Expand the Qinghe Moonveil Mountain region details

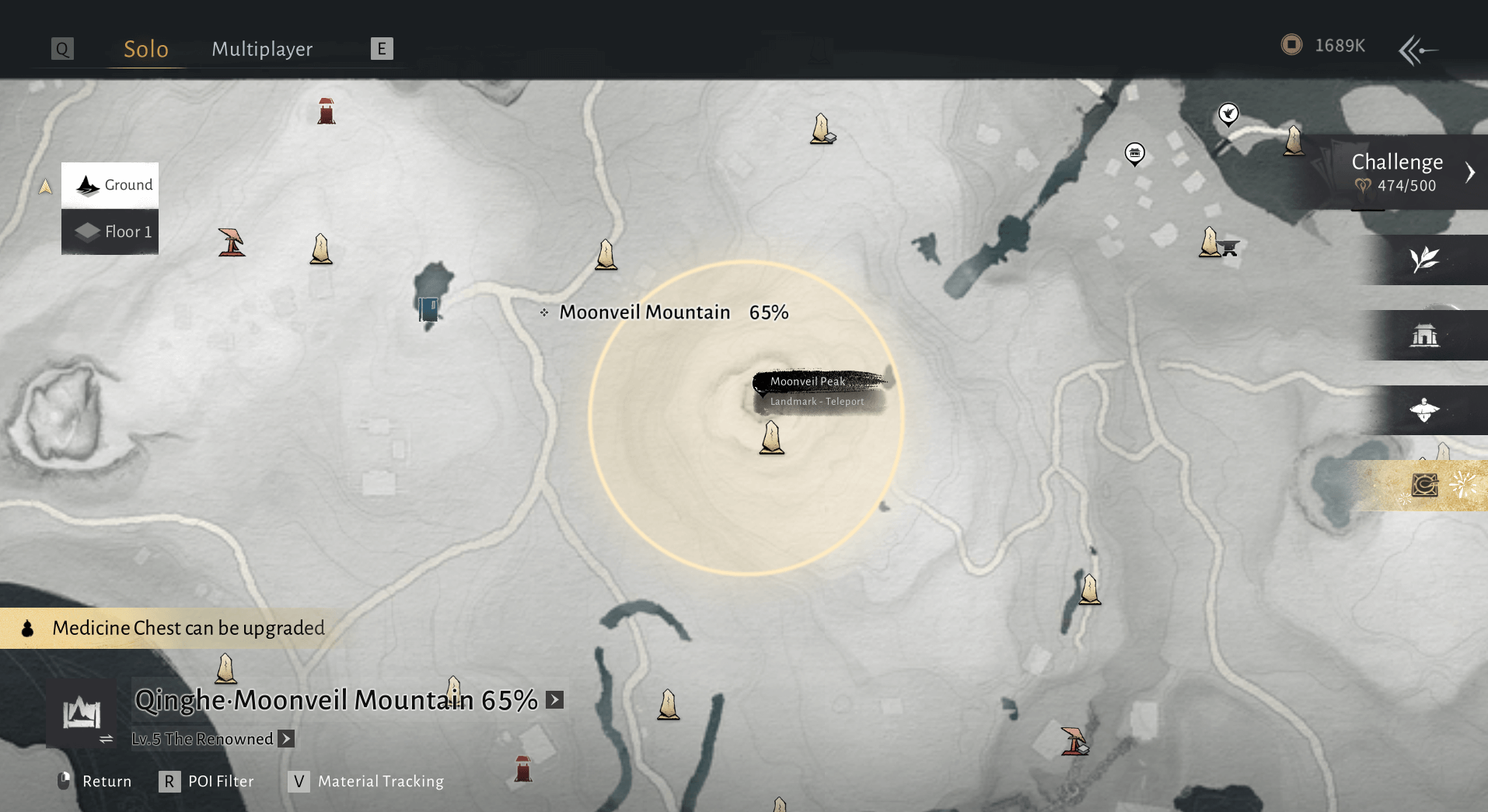pos(554,699)
